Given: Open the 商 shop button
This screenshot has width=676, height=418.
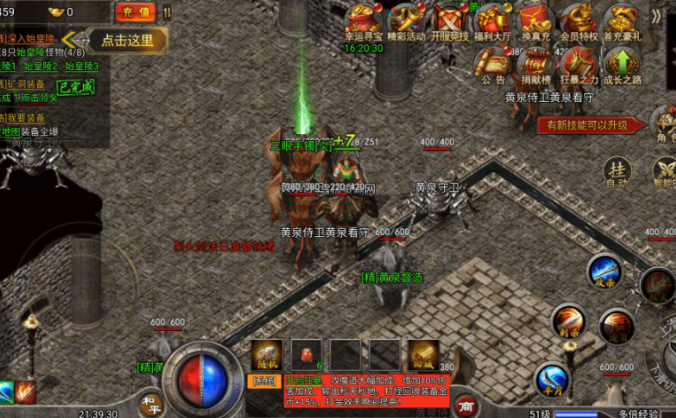Looking at the screenshot, I should 464,404.
